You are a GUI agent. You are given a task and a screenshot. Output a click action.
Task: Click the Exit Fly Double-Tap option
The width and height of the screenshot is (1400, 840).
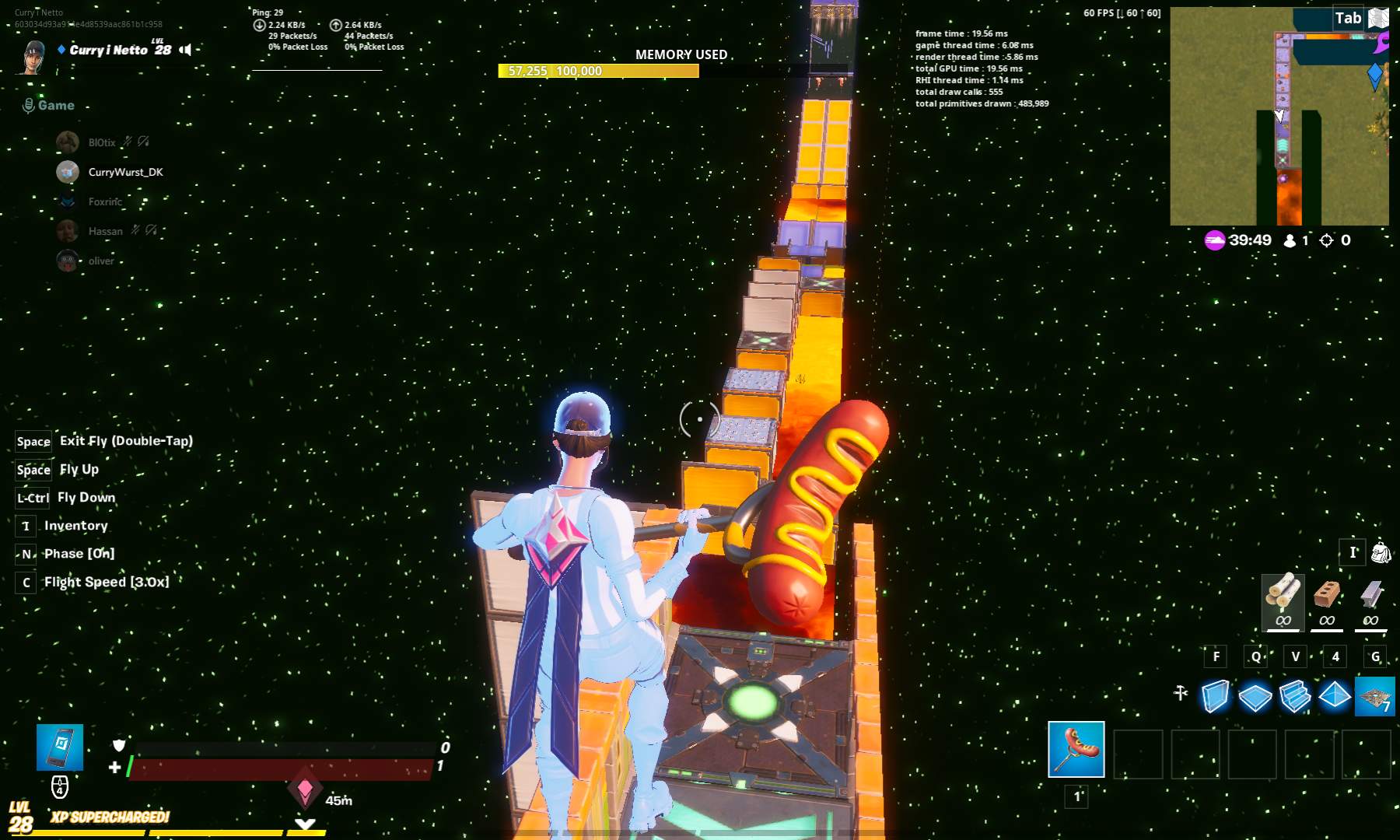(124, 441)
